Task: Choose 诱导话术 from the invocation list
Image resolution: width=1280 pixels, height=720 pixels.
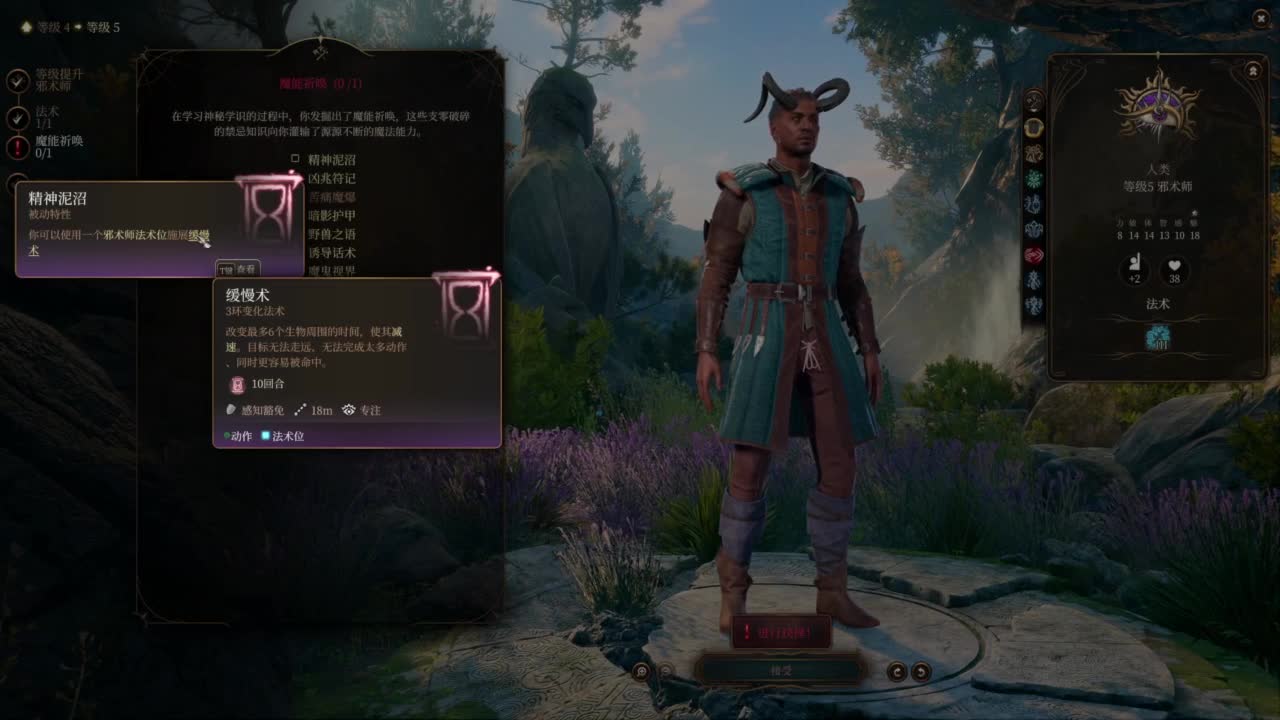Action: 331,253
